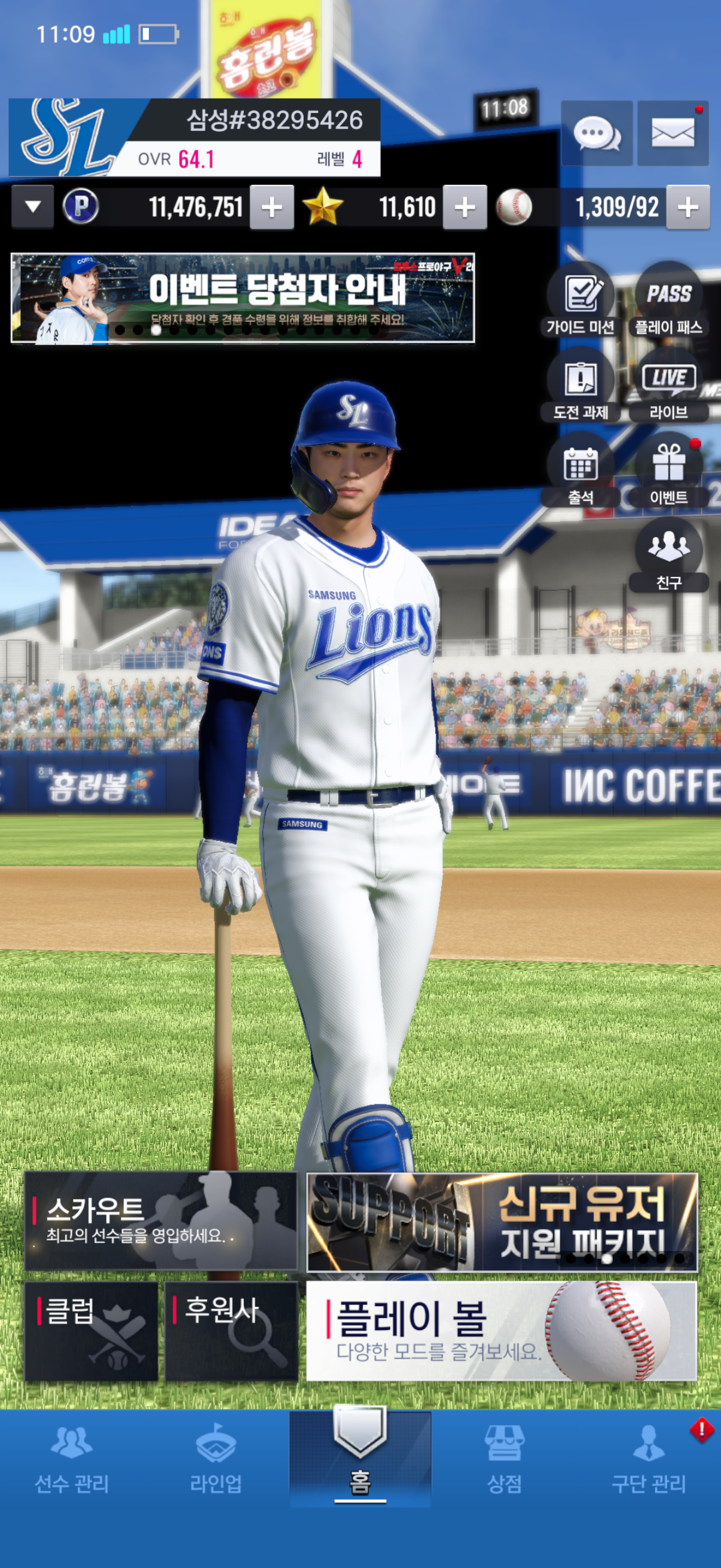Open the chat speech bubble icon

click(x=596, y=133)
